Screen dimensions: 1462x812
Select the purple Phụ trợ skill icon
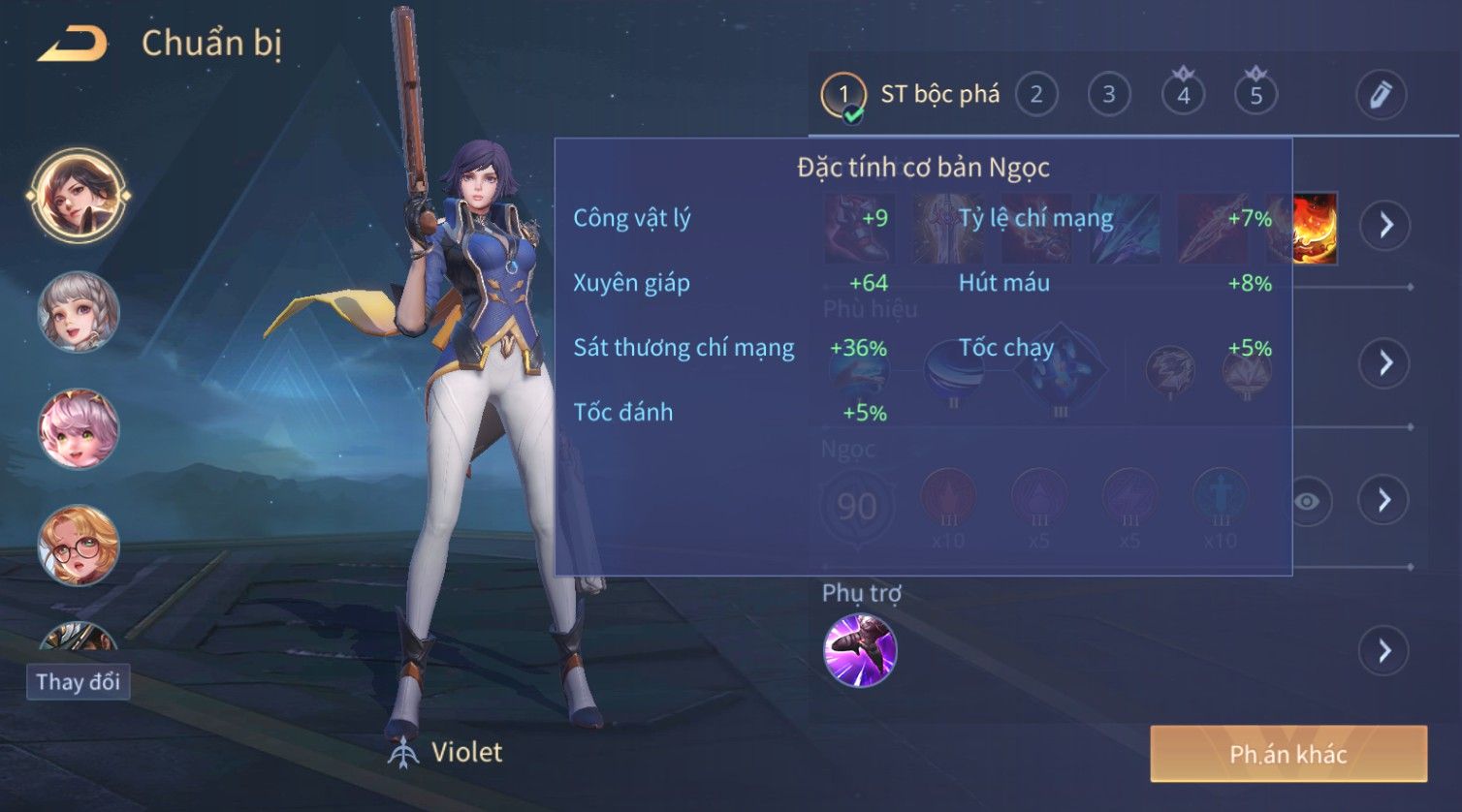860,650
